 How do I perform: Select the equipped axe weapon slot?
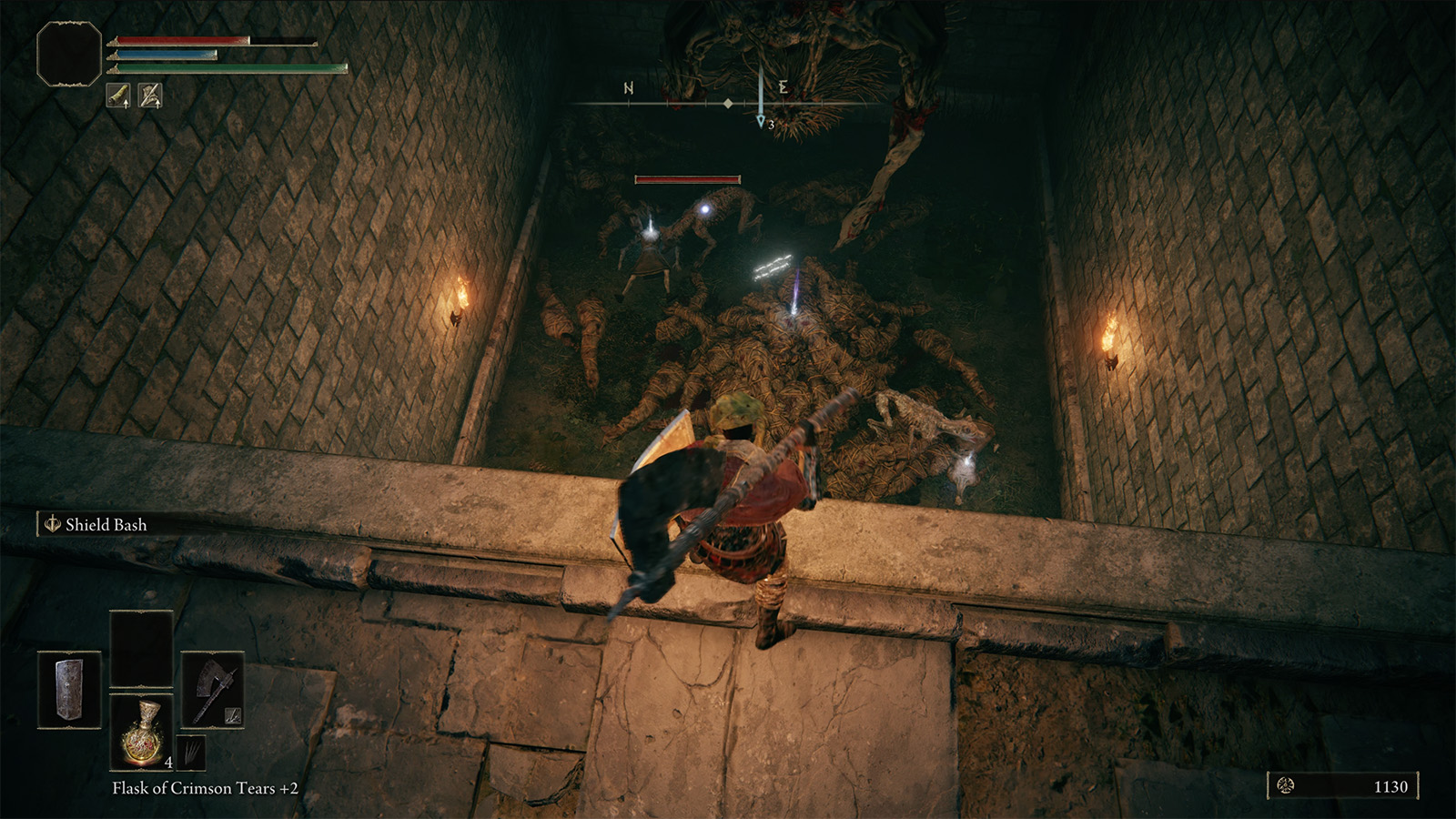tap(213, 691)
